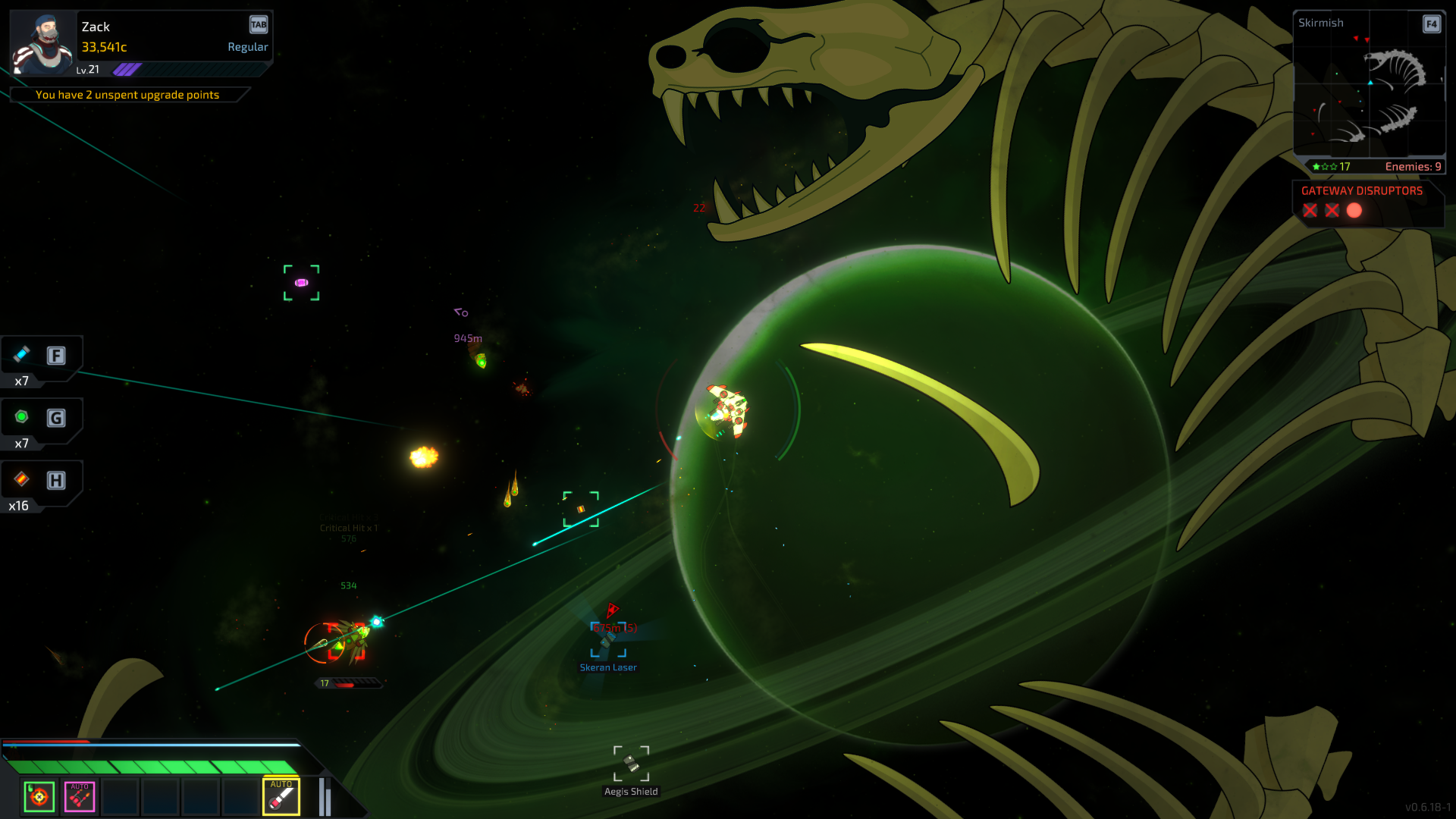Click the red destroyed disruptor X icon
This screenshot has width=1456, height=819.
[x=1310, y=211]
